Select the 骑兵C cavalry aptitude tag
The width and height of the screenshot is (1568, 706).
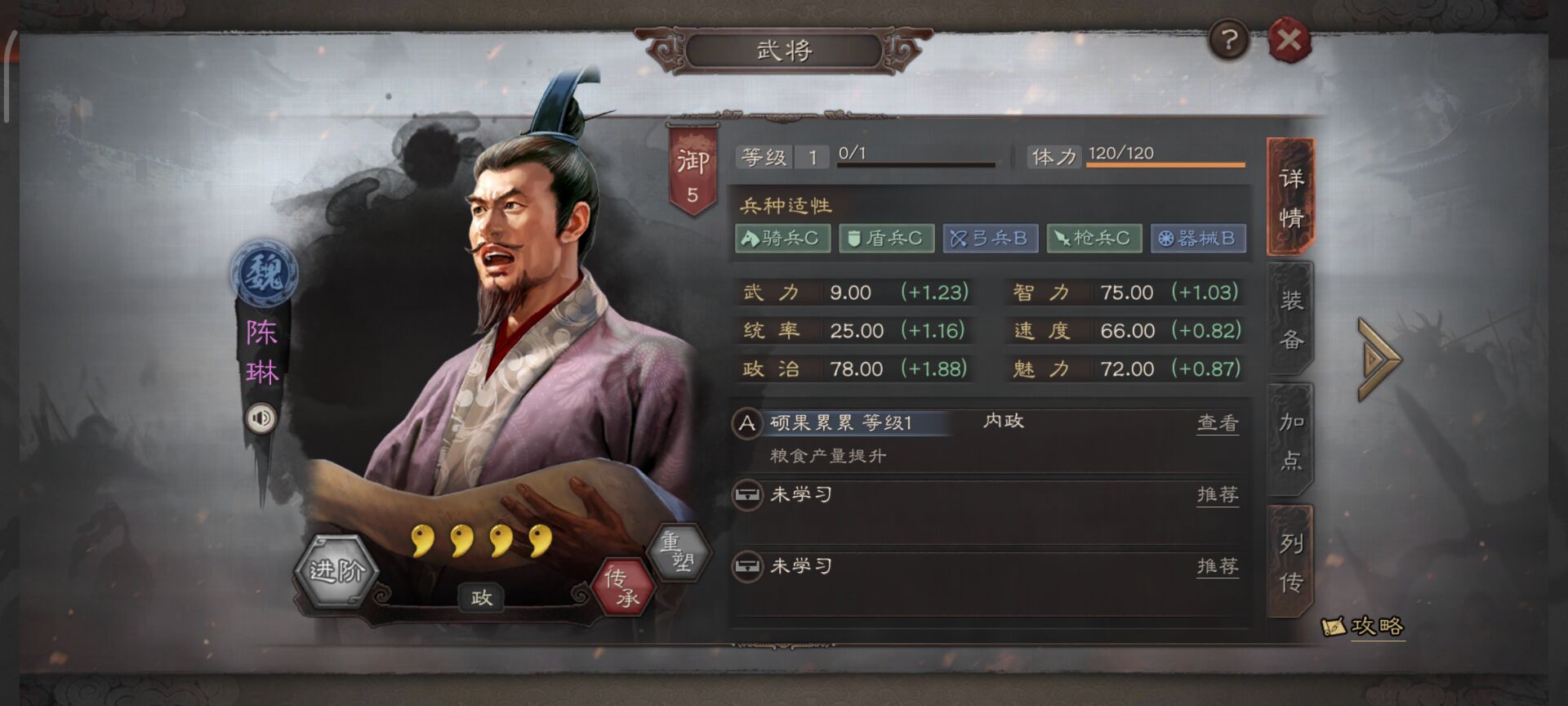pos(782,239)
